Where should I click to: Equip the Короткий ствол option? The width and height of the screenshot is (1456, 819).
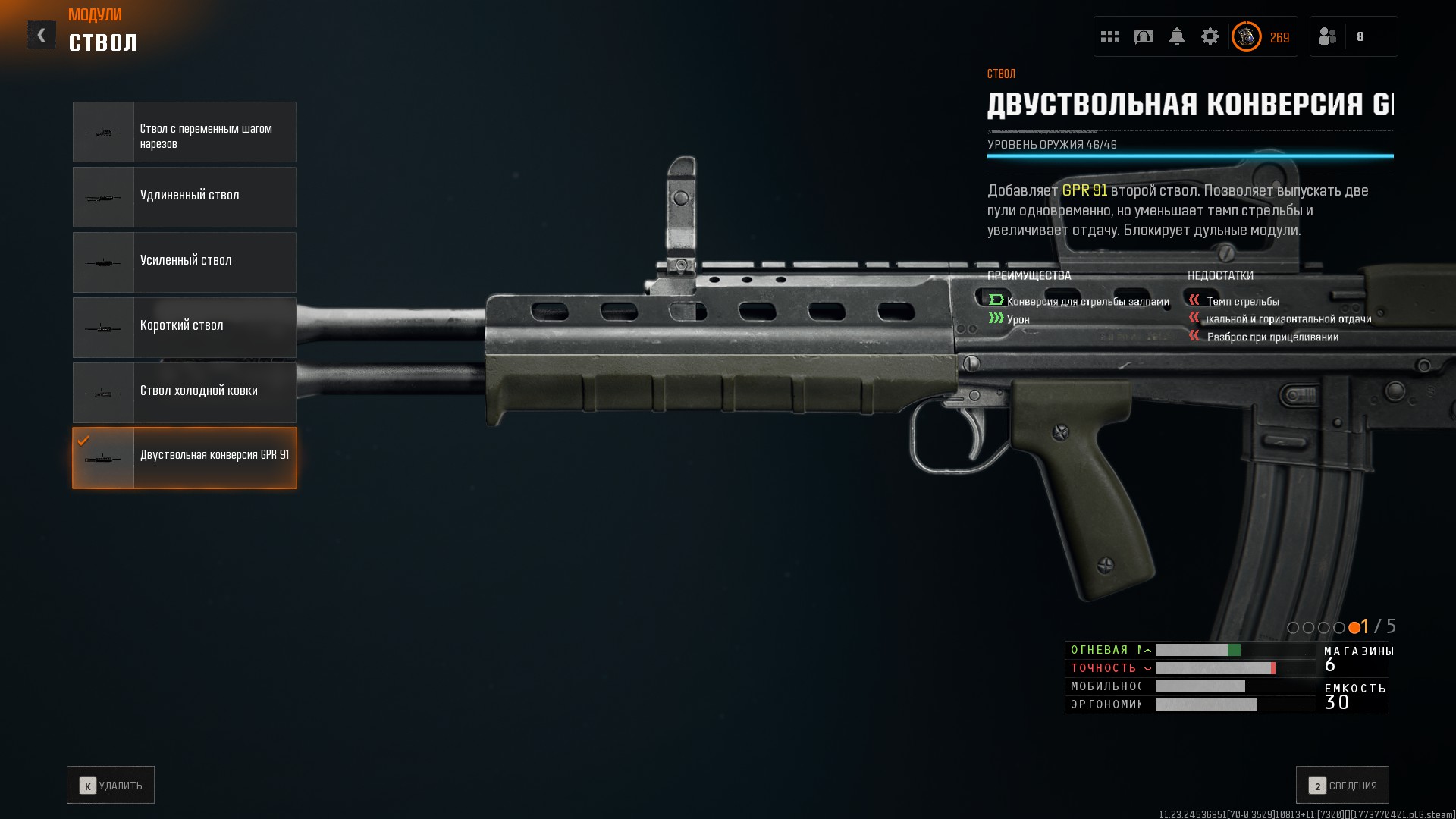tap(184, 328)
